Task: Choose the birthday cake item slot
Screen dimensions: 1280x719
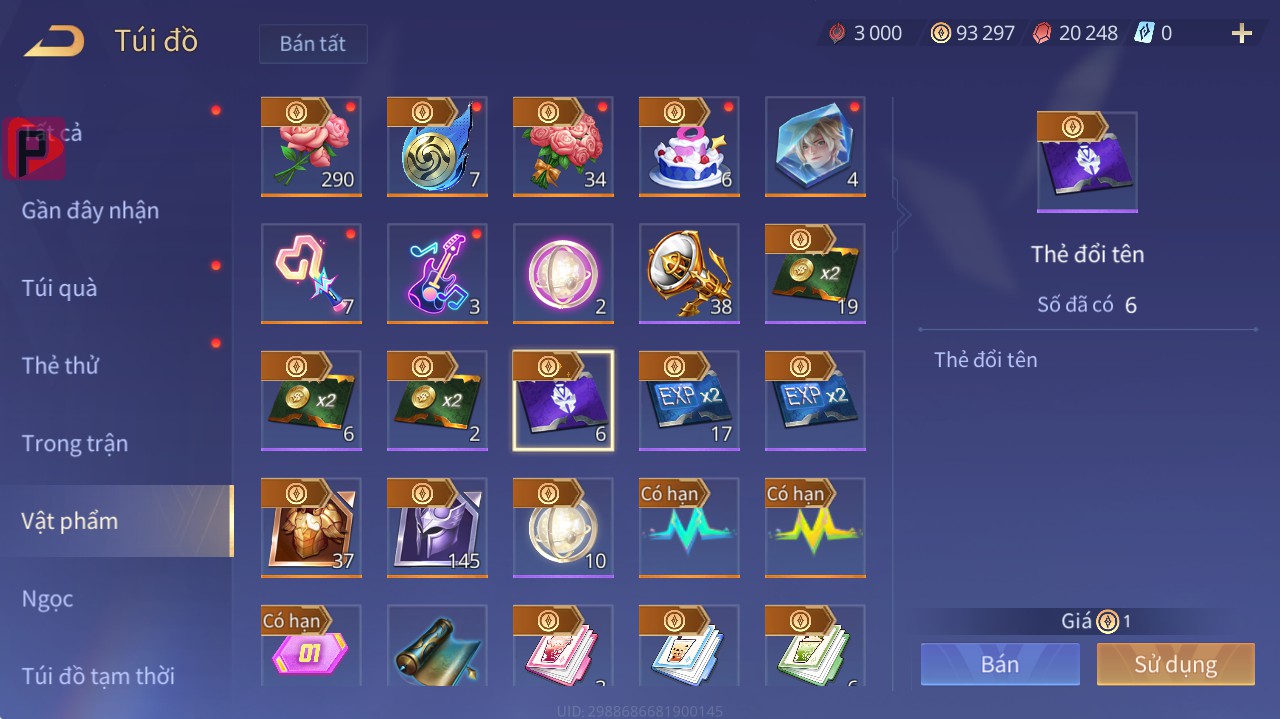Action: pos(689,147)
